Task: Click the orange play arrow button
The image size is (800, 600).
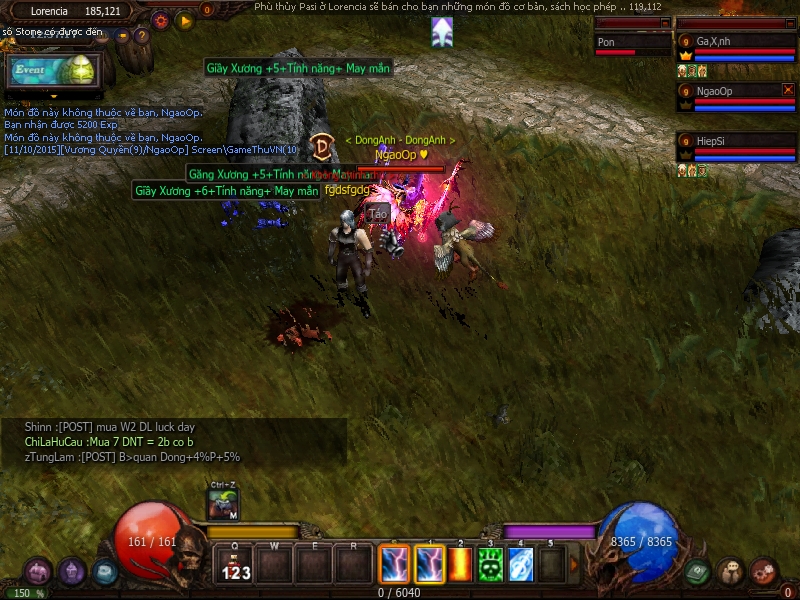Action: coord(184,19)
